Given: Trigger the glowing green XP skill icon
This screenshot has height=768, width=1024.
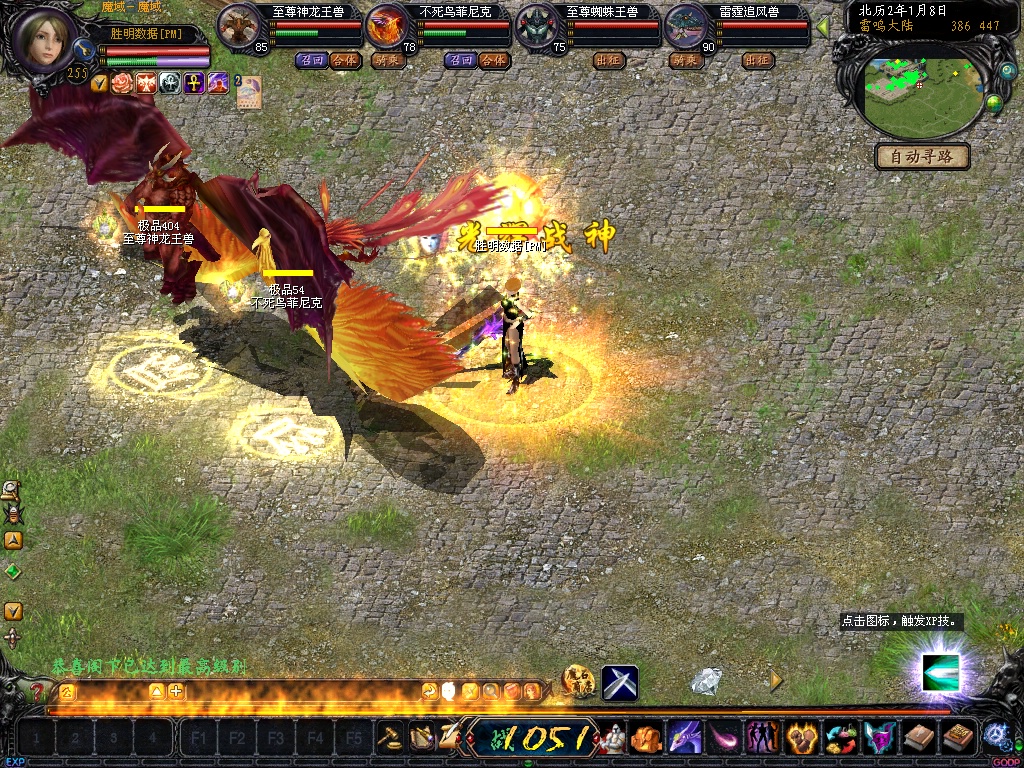Looking at the screenshot, I should click(940, 672).
